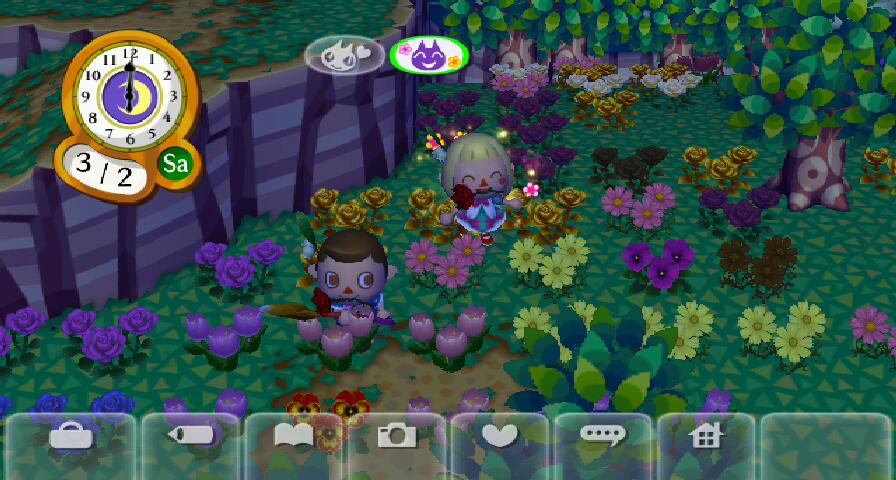Open chat with the speech bubble button

[604, 435]
